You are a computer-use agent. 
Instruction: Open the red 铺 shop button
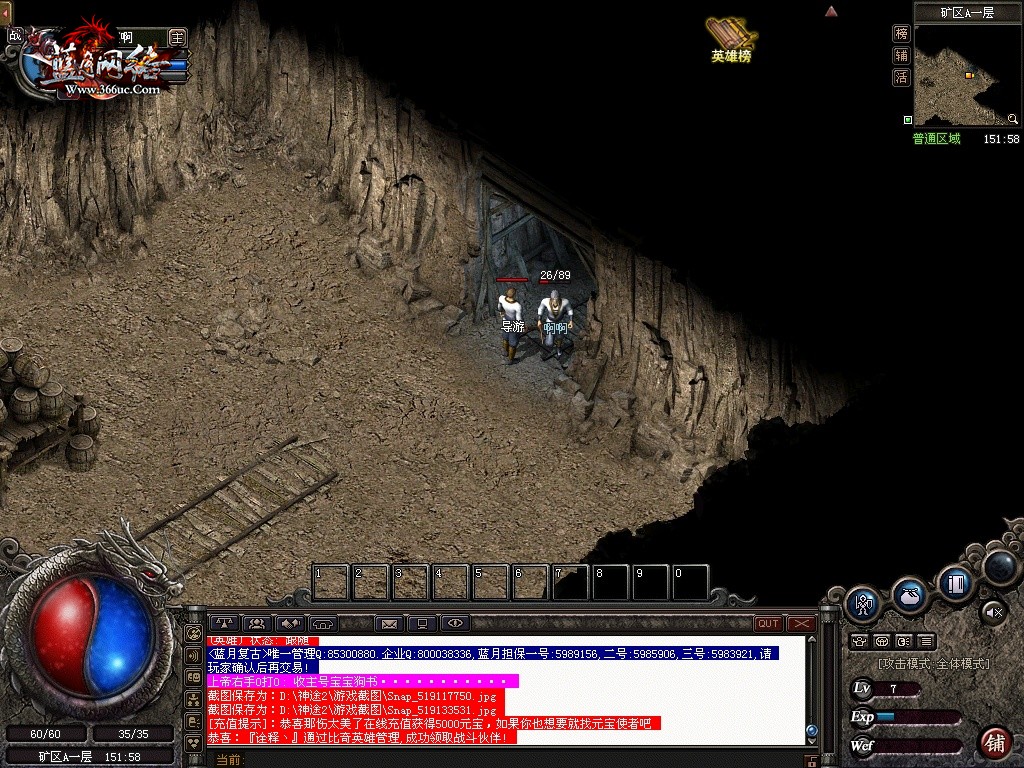tap(994, 742)
